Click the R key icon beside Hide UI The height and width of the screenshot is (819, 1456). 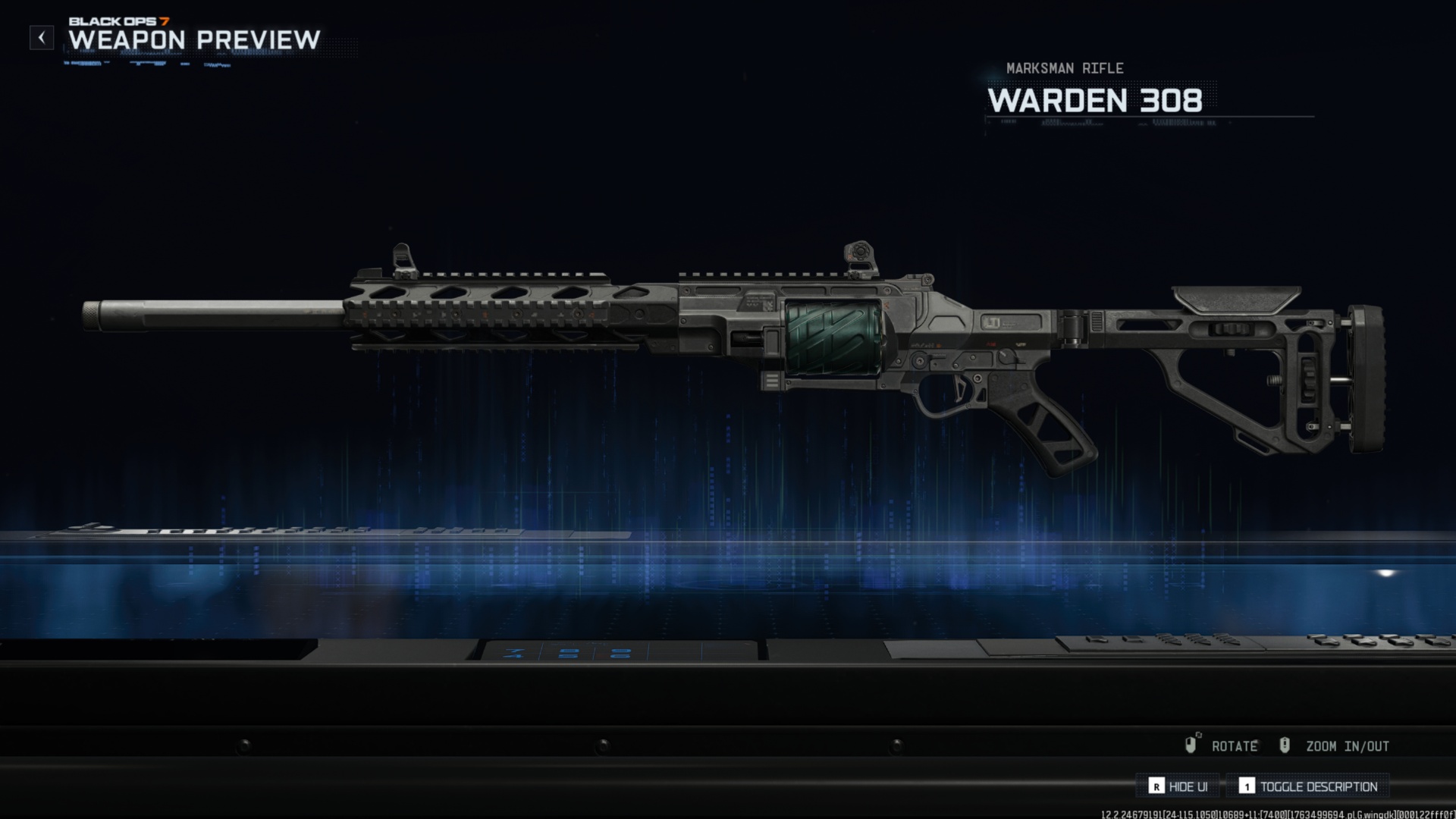tap(1156, 786)
